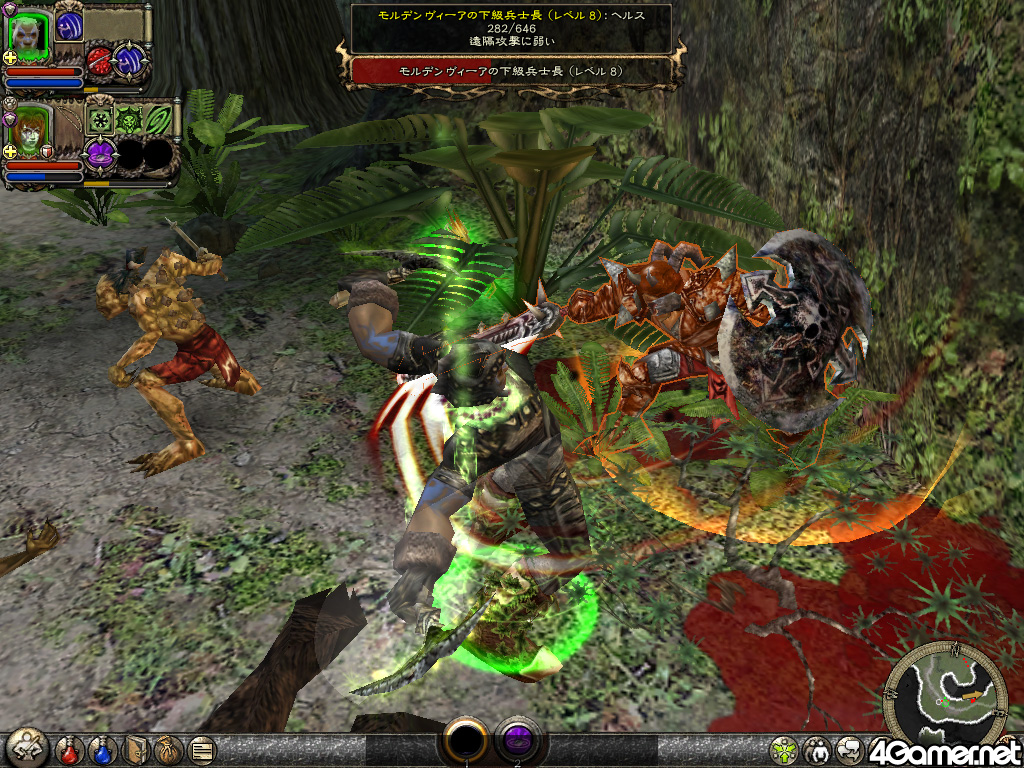This screenshot has width=1024, height=768.
Task: Open the party members button
Action: click(x=817, y=750)
